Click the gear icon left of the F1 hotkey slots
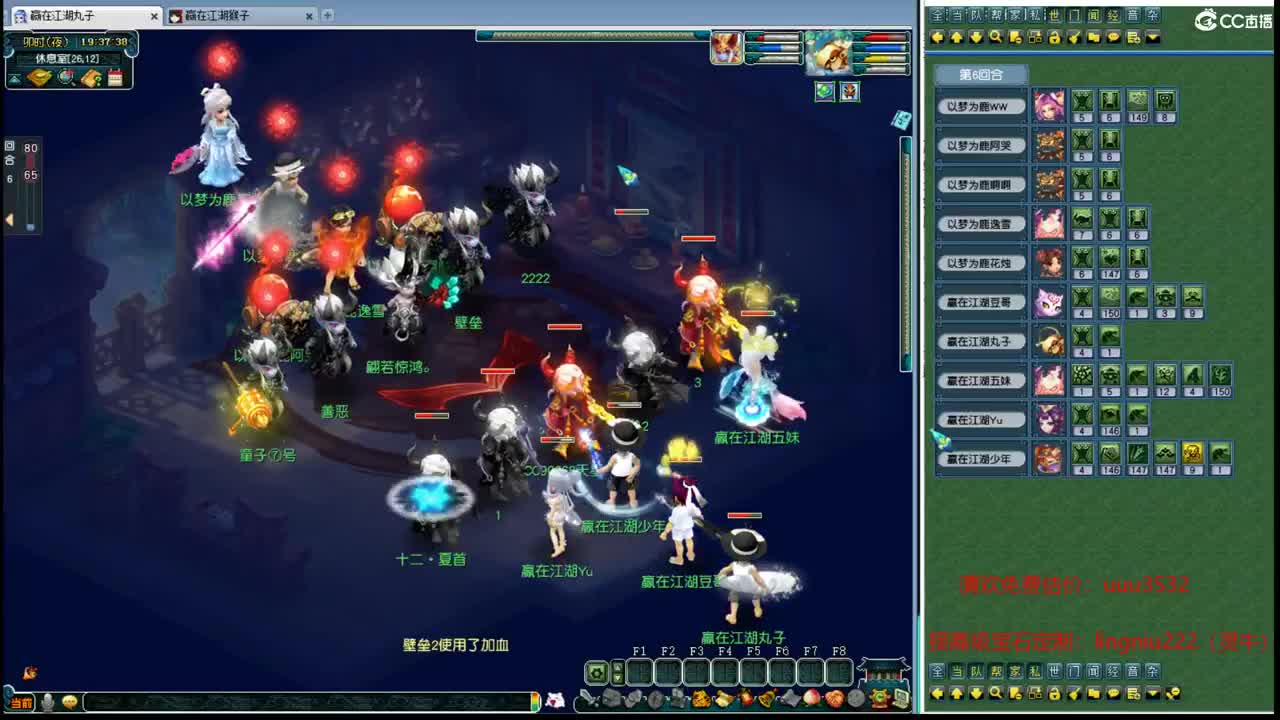The image size is (1280, 720). click(597, 672)
